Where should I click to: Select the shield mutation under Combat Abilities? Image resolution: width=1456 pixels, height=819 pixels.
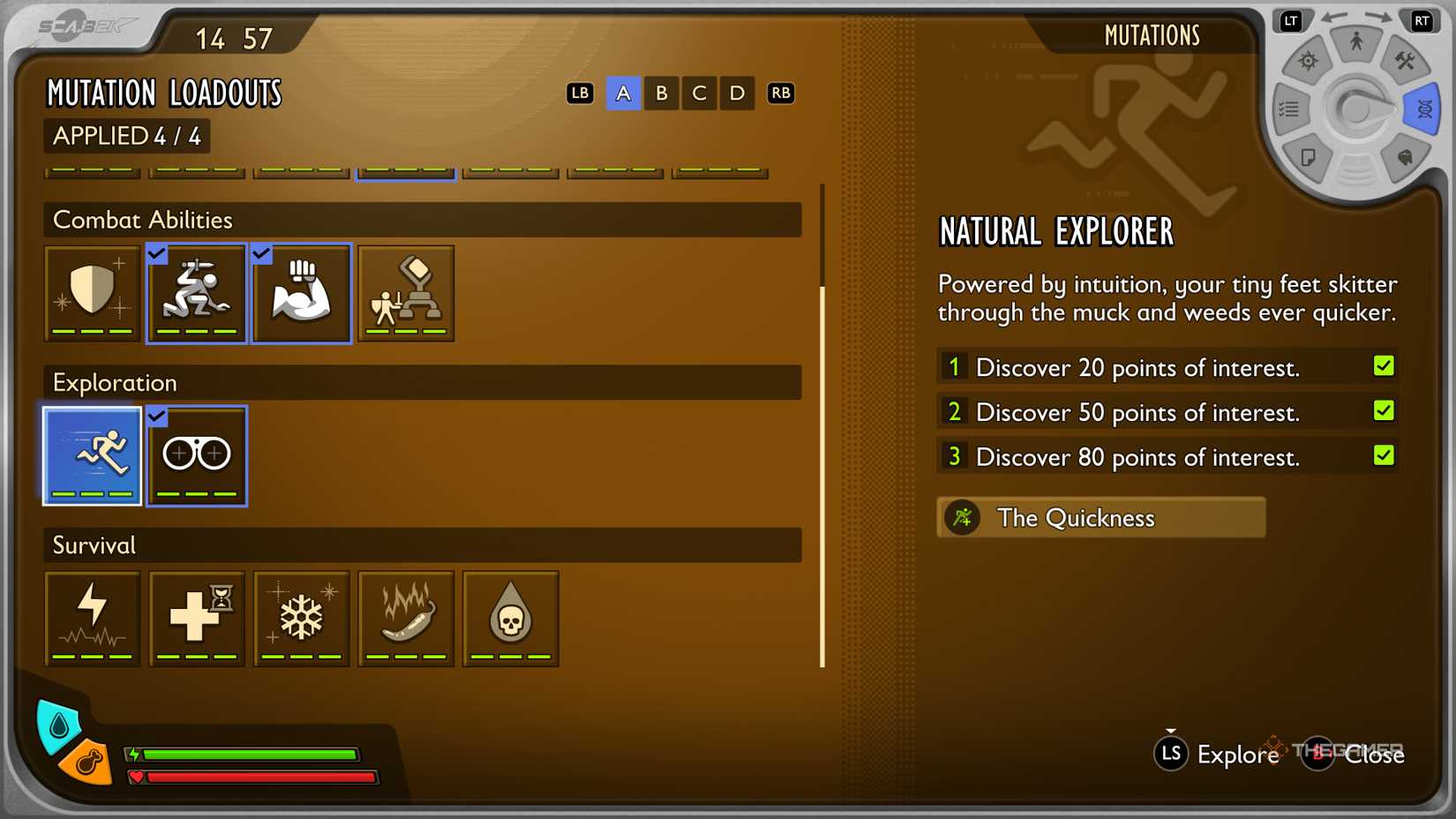pyautogui.click(x=92, y=293)
